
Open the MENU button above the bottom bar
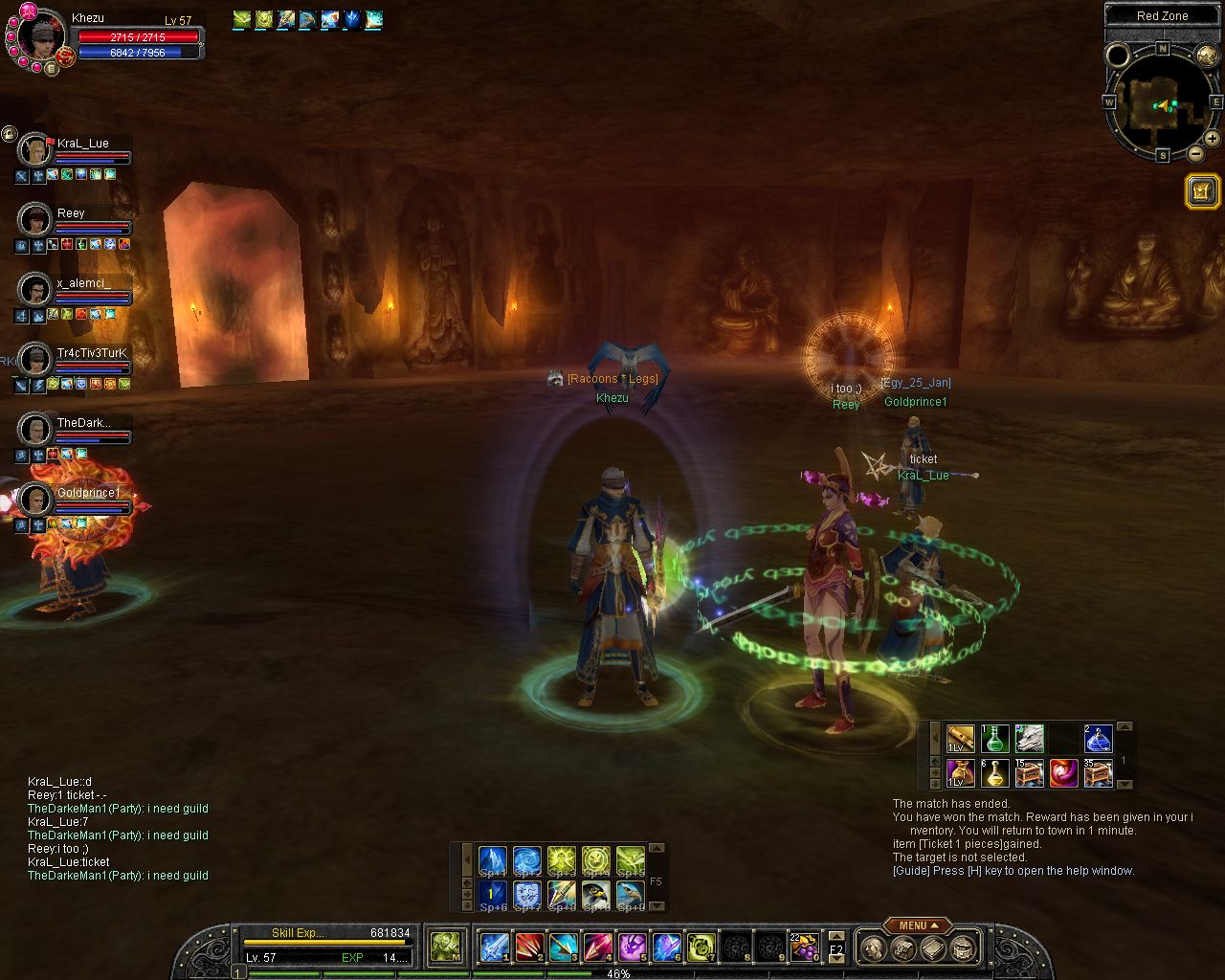(x=917, y=925)
